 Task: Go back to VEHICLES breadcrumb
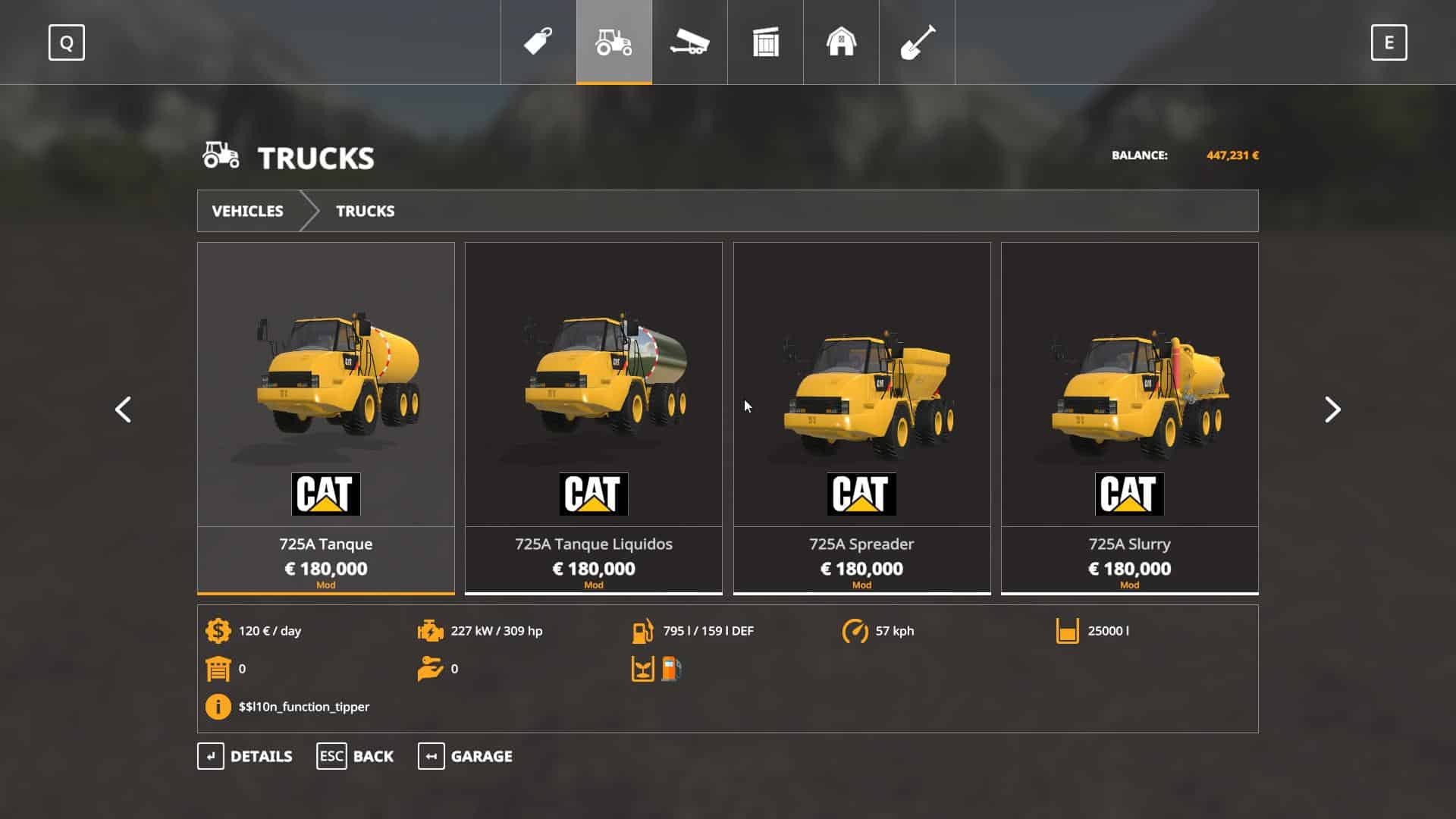pos(247,211)
